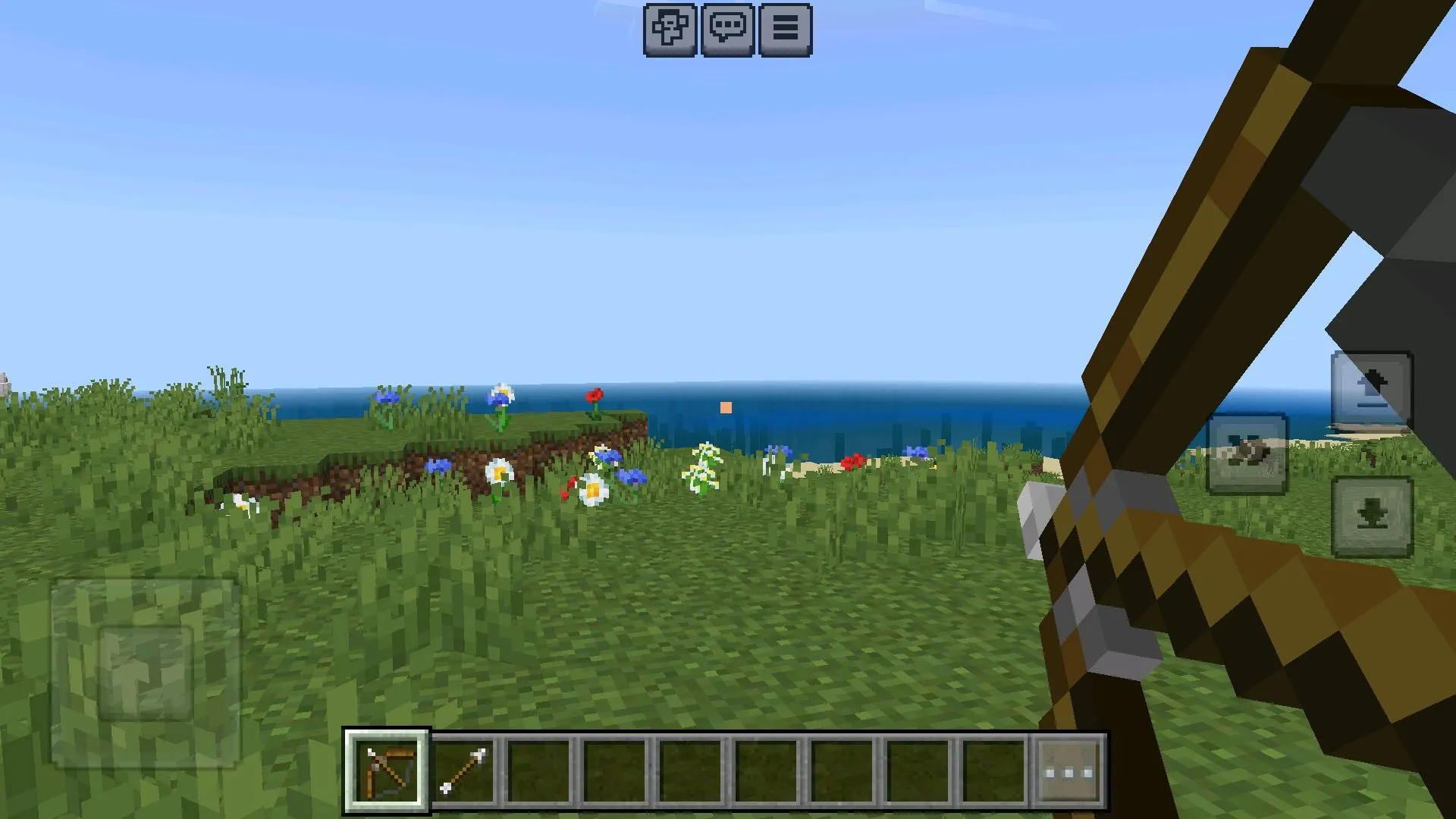Open inventory with the three-dots button
The image size is (1456, 819).
tap(1068, 772)
